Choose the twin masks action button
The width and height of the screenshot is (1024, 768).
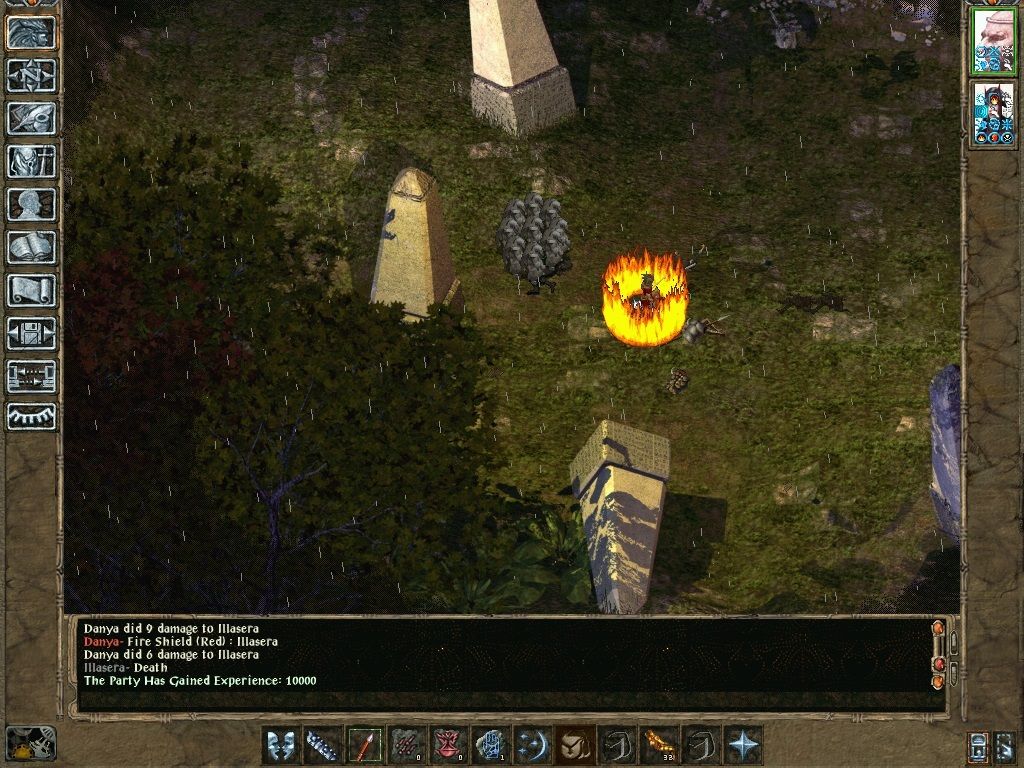tap(281, 745)
